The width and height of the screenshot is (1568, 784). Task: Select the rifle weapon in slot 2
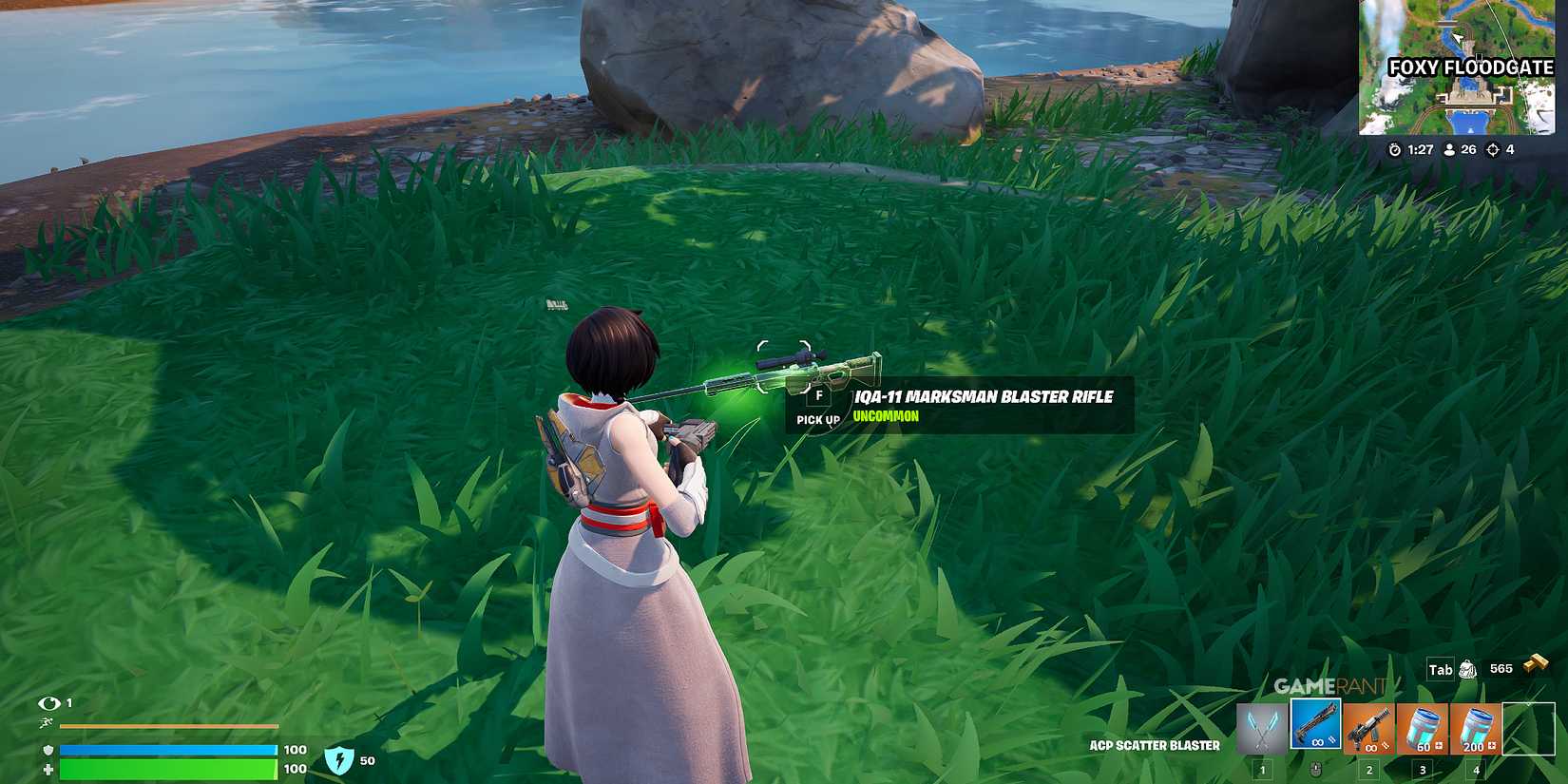coord(1367,728)
